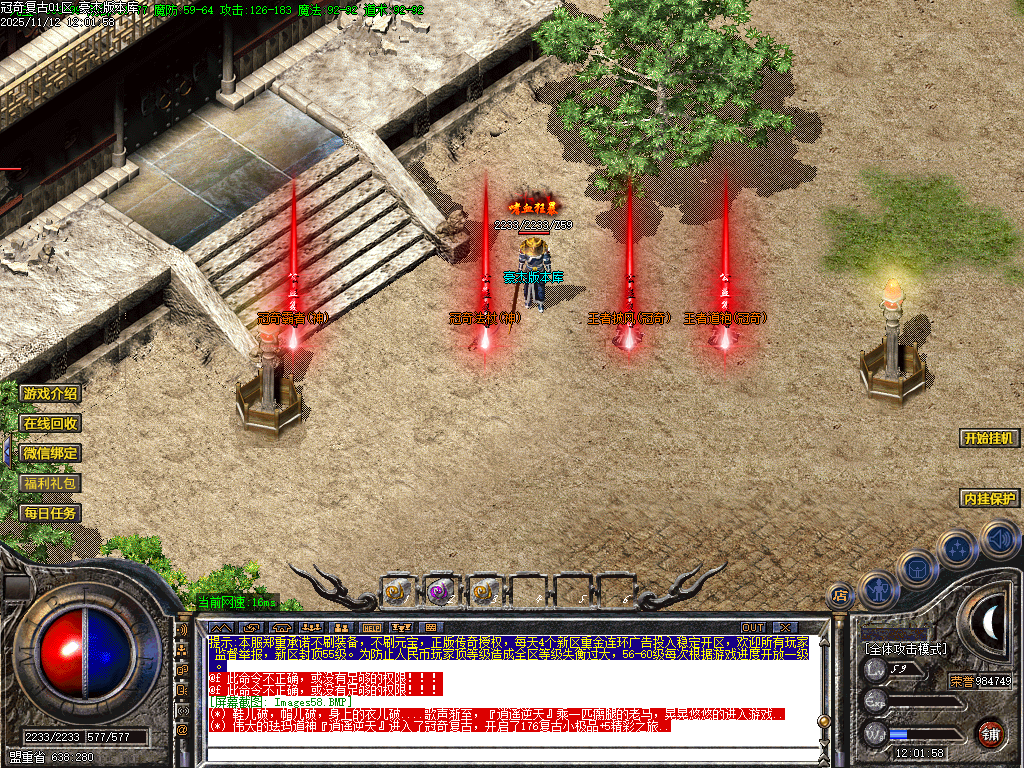This screenshot has height=768, width=1024.
Task: Start auto-play with 开始挂机
Action: pyautogui.click(x=989, y=438)
